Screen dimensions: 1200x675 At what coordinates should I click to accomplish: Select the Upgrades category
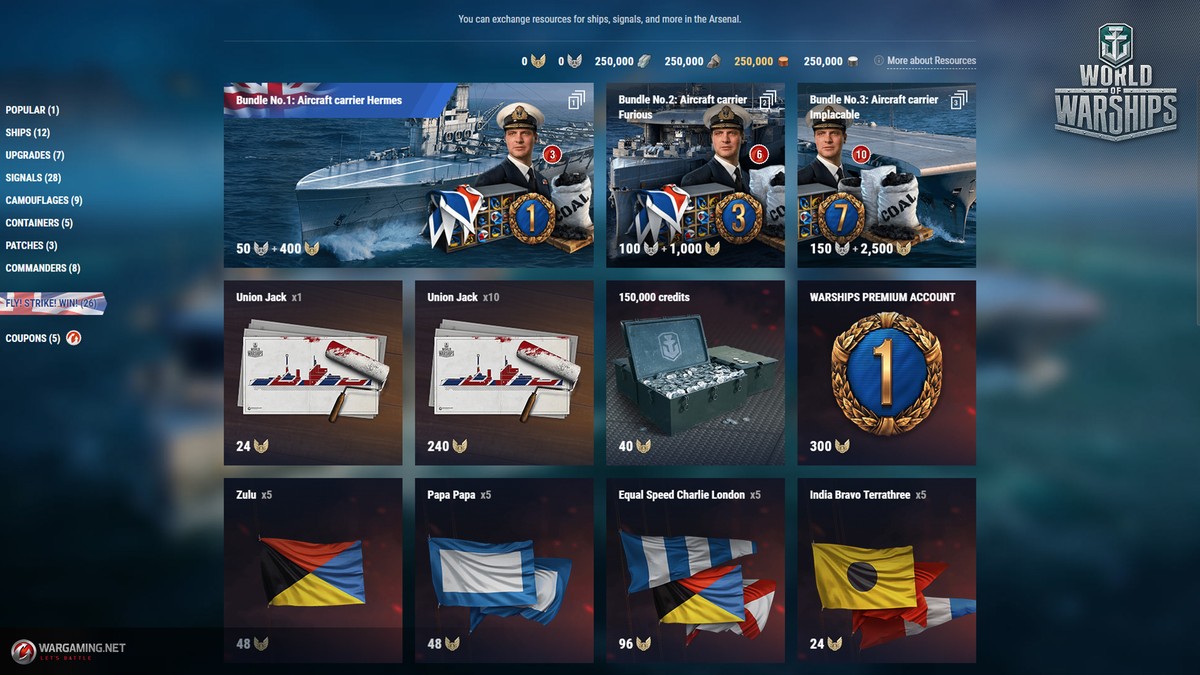pos(35,155)
